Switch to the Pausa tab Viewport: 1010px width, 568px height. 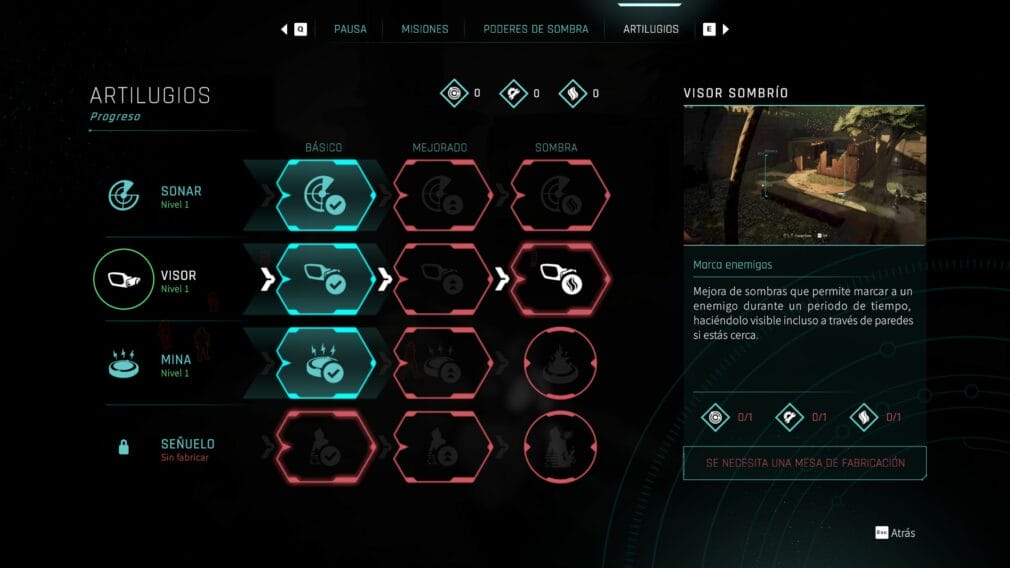[x=350, y=29]
